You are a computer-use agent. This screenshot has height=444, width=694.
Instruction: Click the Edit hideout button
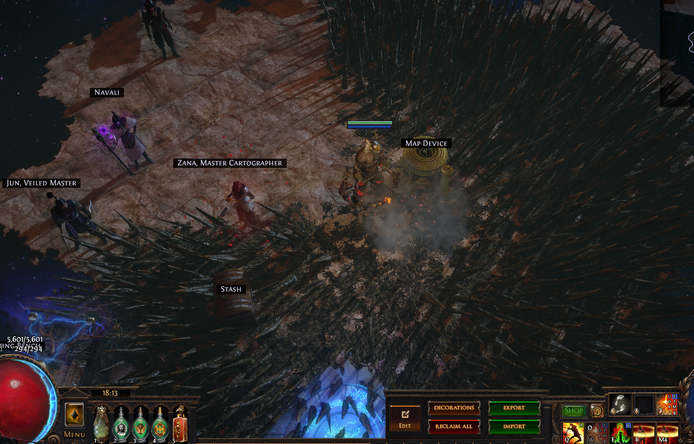pyautogui.click(x=404, y=417)
